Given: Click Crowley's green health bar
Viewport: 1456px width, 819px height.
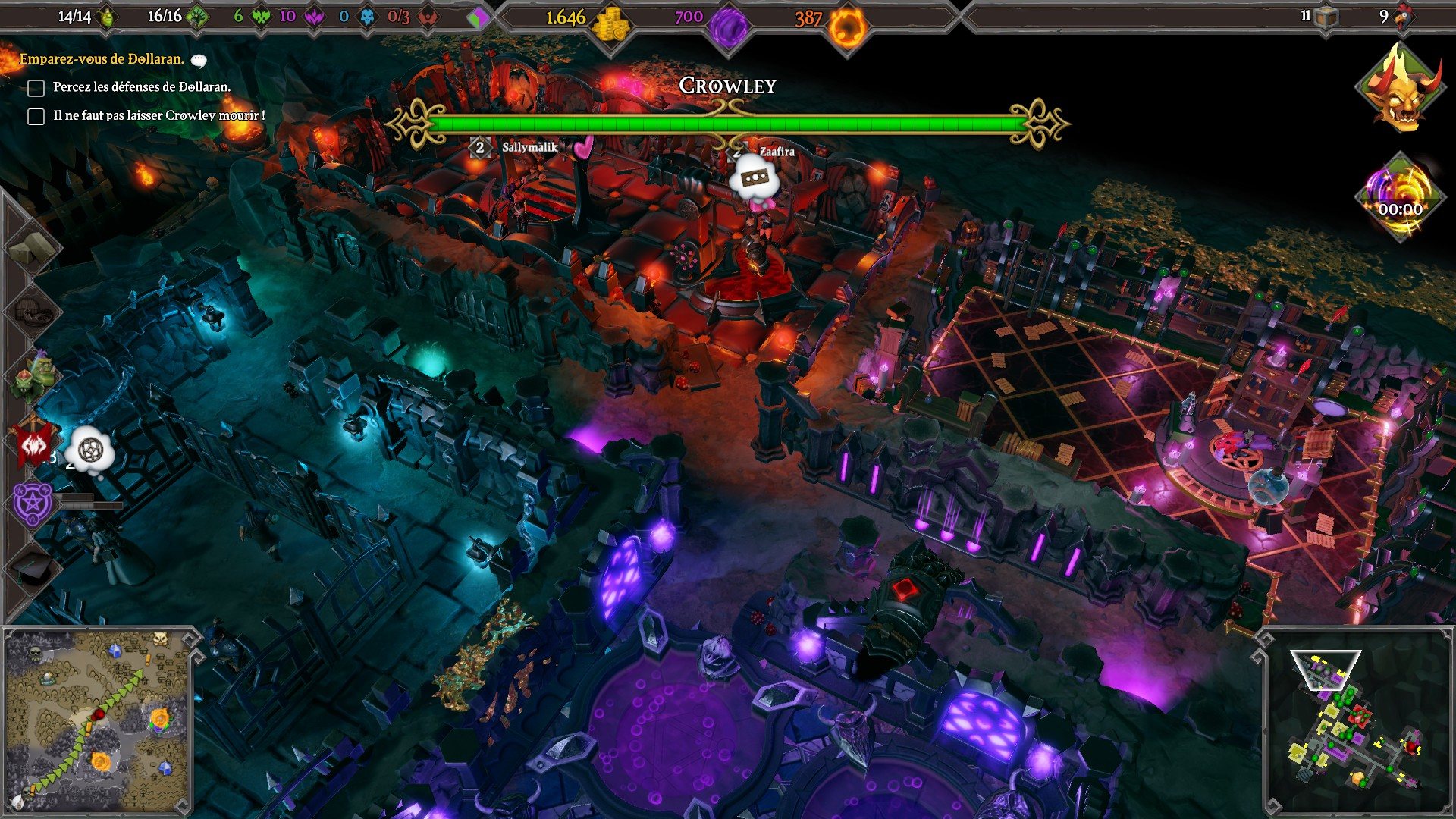Looking at the screenshot, I should click(x=728, y=119).
